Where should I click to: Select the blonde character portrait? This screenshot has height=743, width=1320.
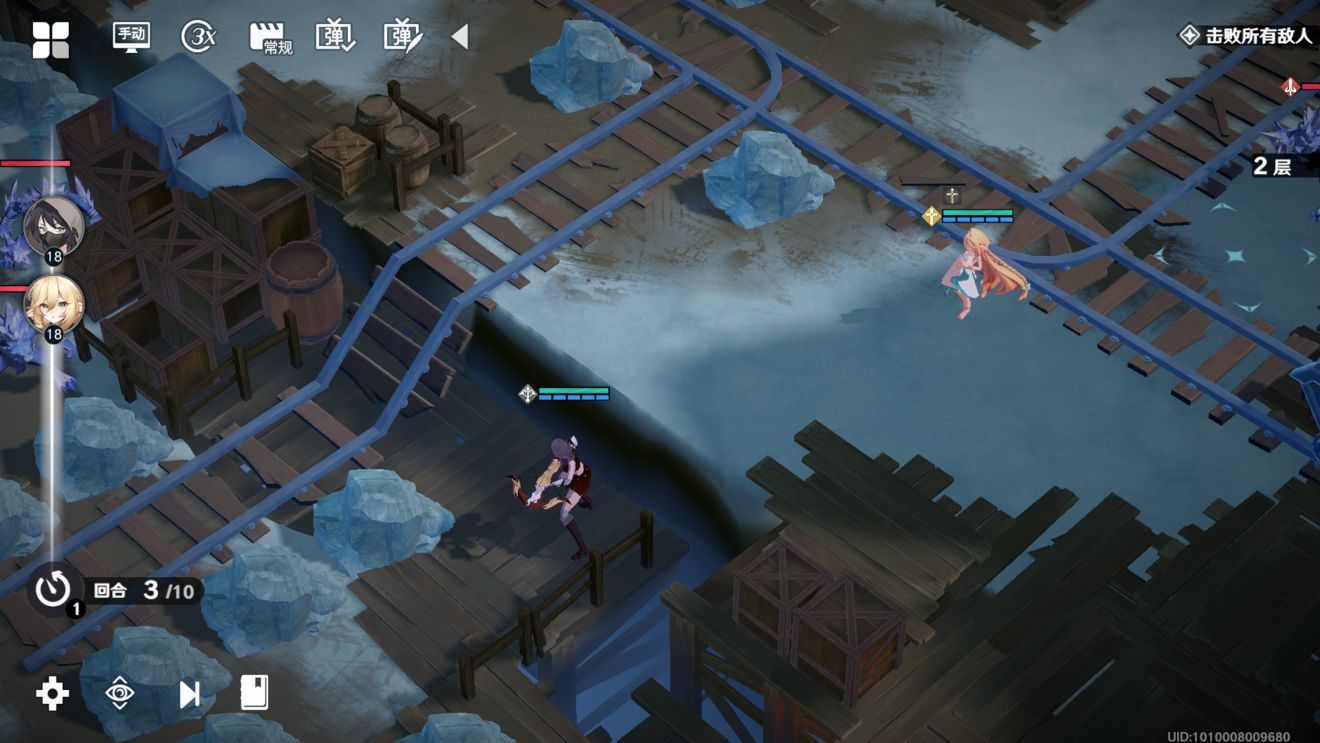click(54, 306)
